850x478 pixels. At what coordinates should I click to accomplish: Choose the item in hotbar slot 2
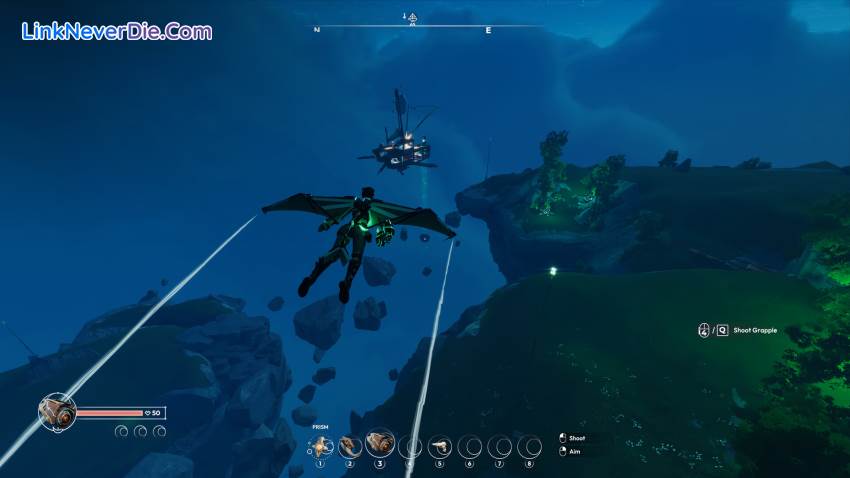tap(349, 446)
